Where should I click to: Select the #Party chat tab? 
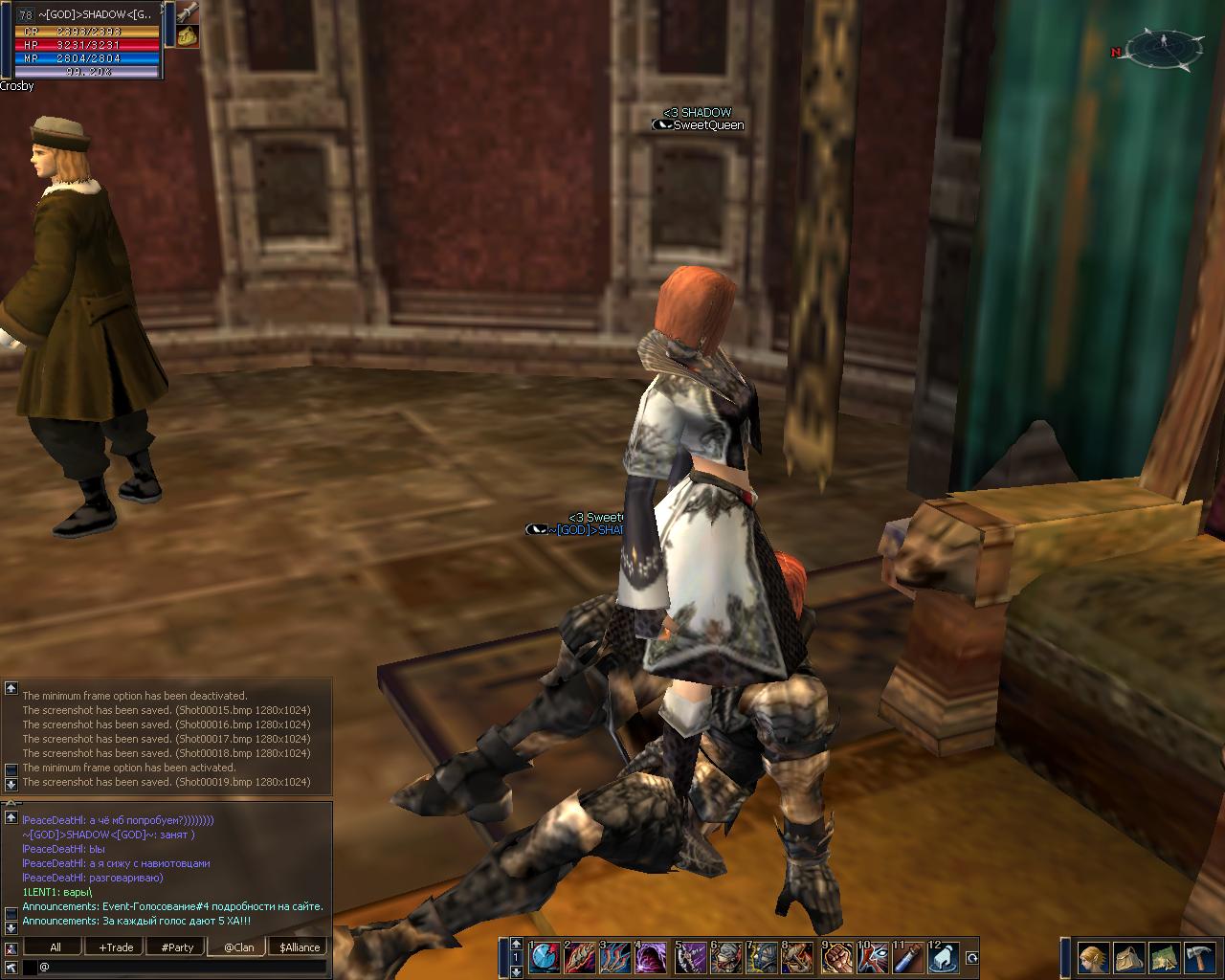[x=177, y=947]
